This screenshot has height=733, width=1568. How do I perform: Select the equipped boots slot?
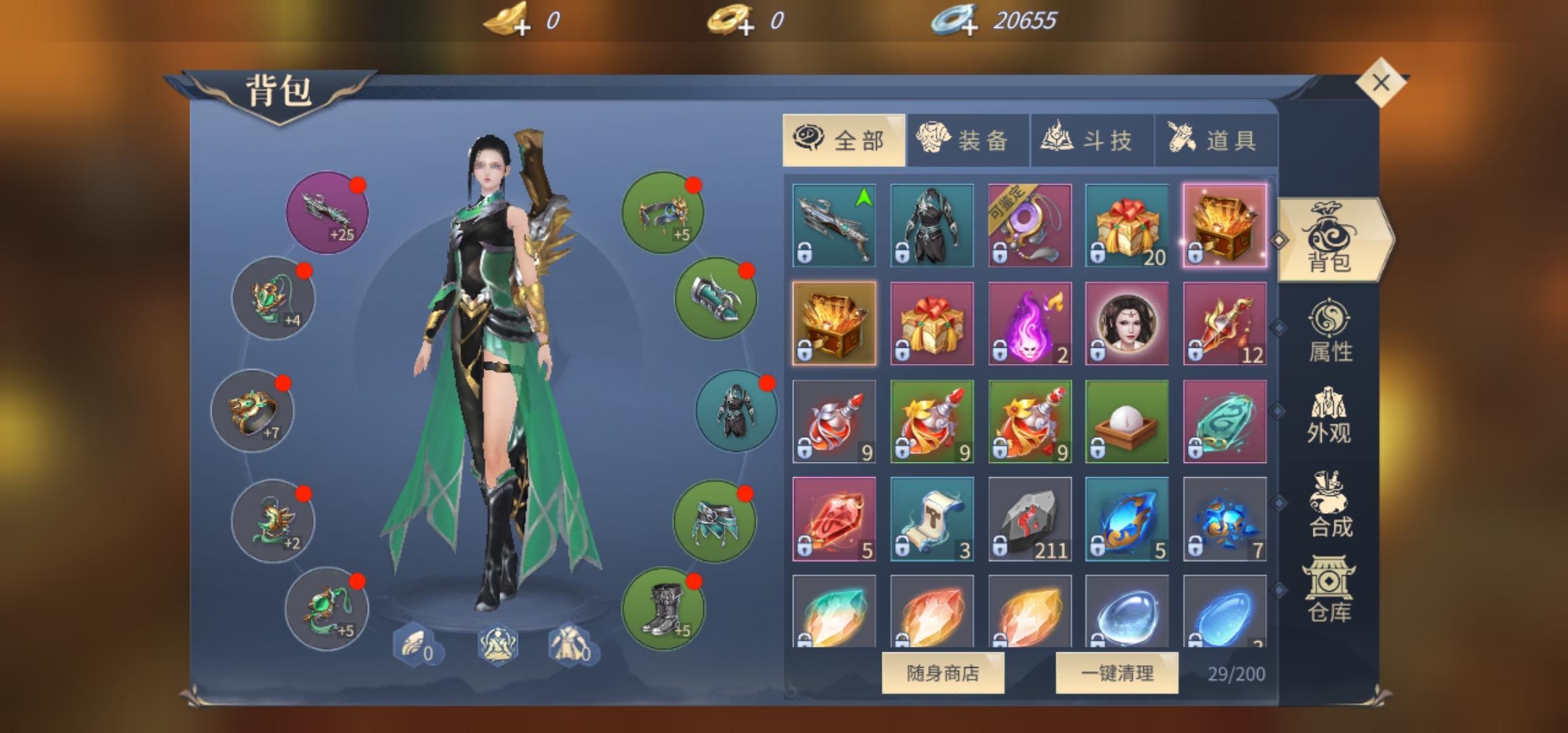pos(663,609)
